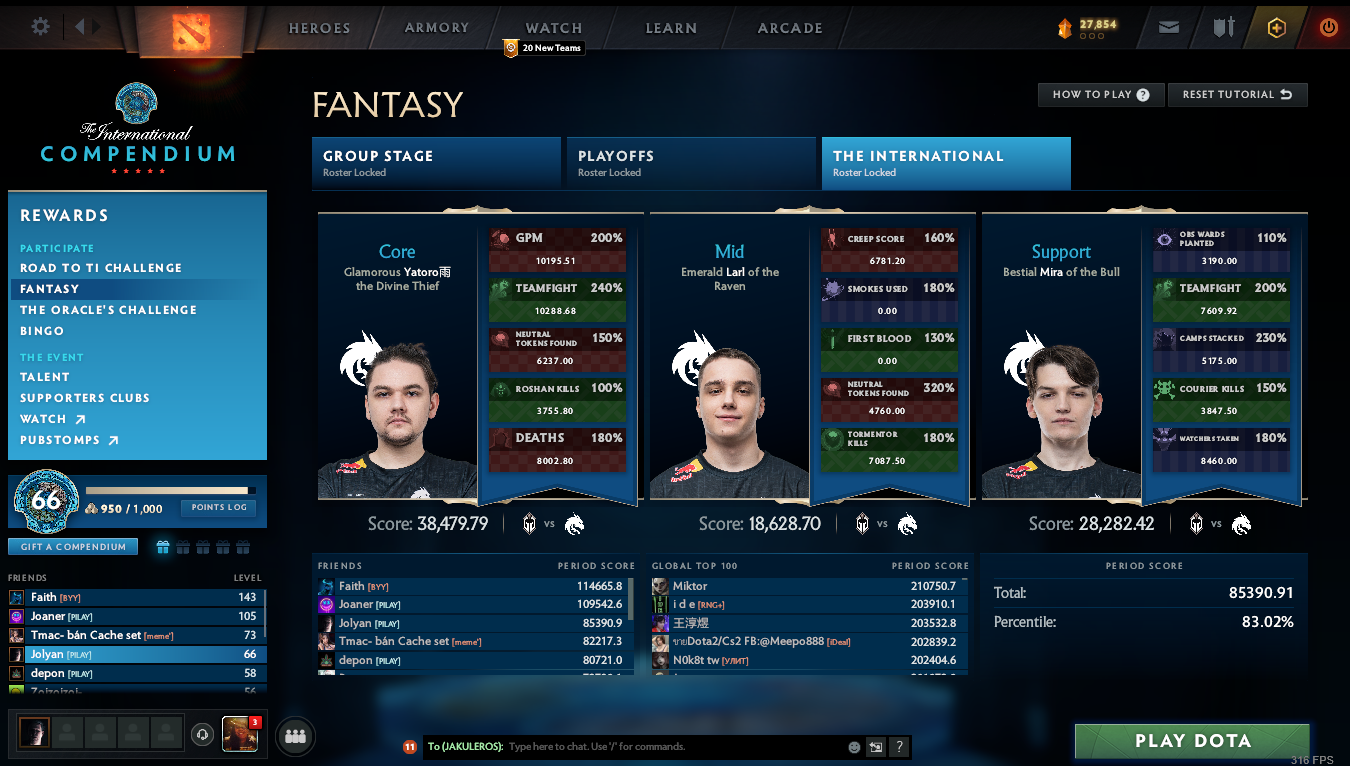Click the red notification badge on chat
This screenshot has width=1350, height=766.
(x=410, y=747)
